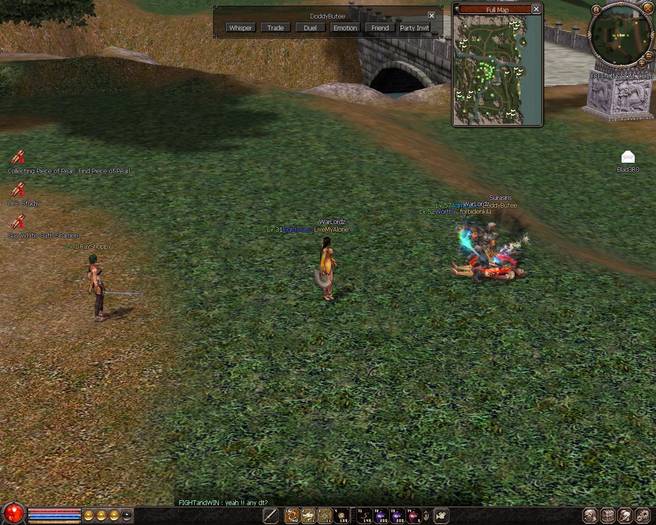Close the Full Map window
This screenshot has width=656, height=525.
[x=536, y=9]
